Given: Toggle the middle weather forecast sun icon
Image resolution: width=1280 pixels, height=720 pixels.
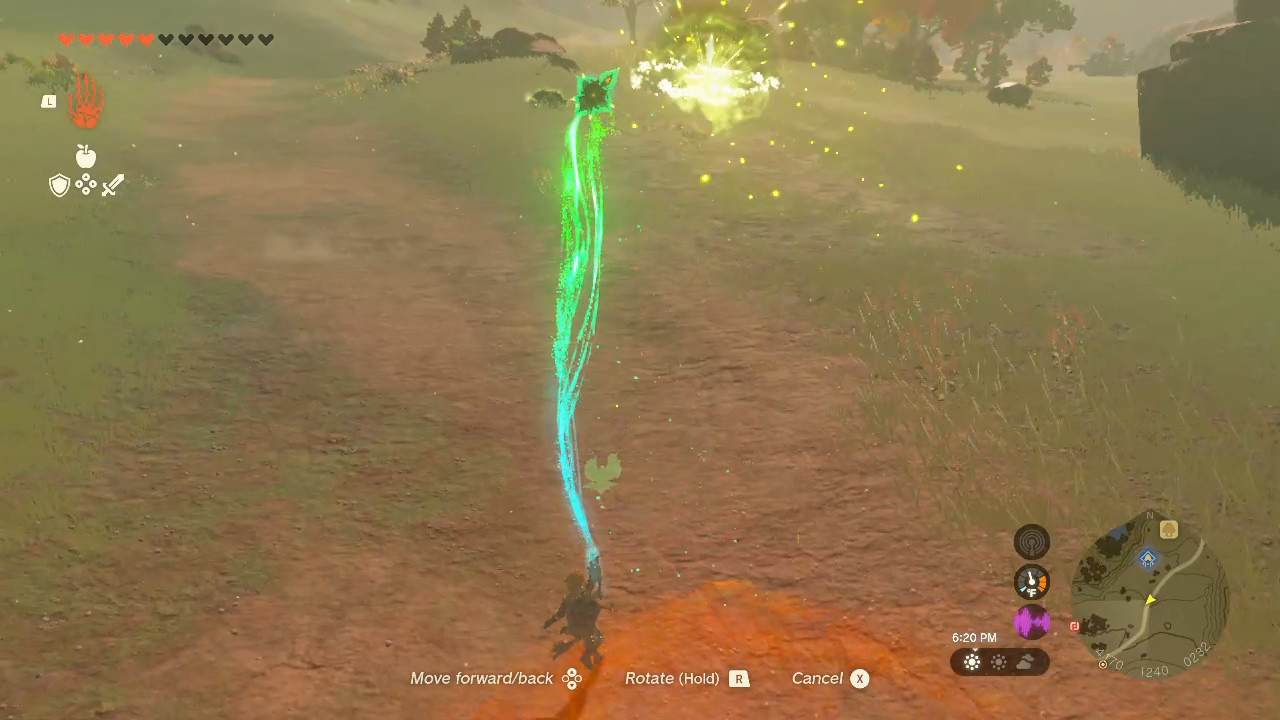Looking at the screenshot, I should pos(998,661).
